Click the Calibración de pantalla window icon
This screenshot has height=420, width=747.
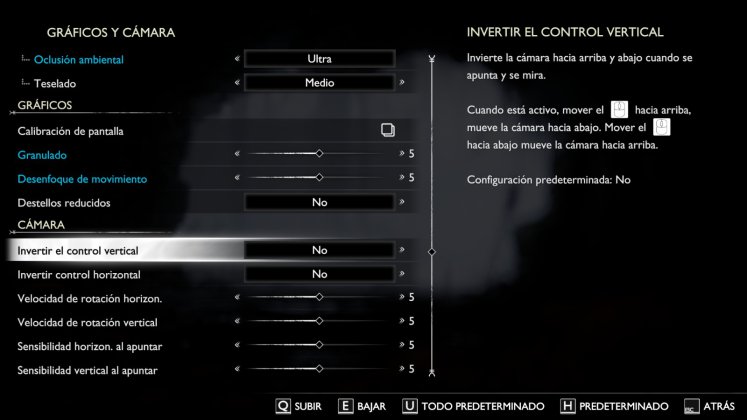(388, 130)
